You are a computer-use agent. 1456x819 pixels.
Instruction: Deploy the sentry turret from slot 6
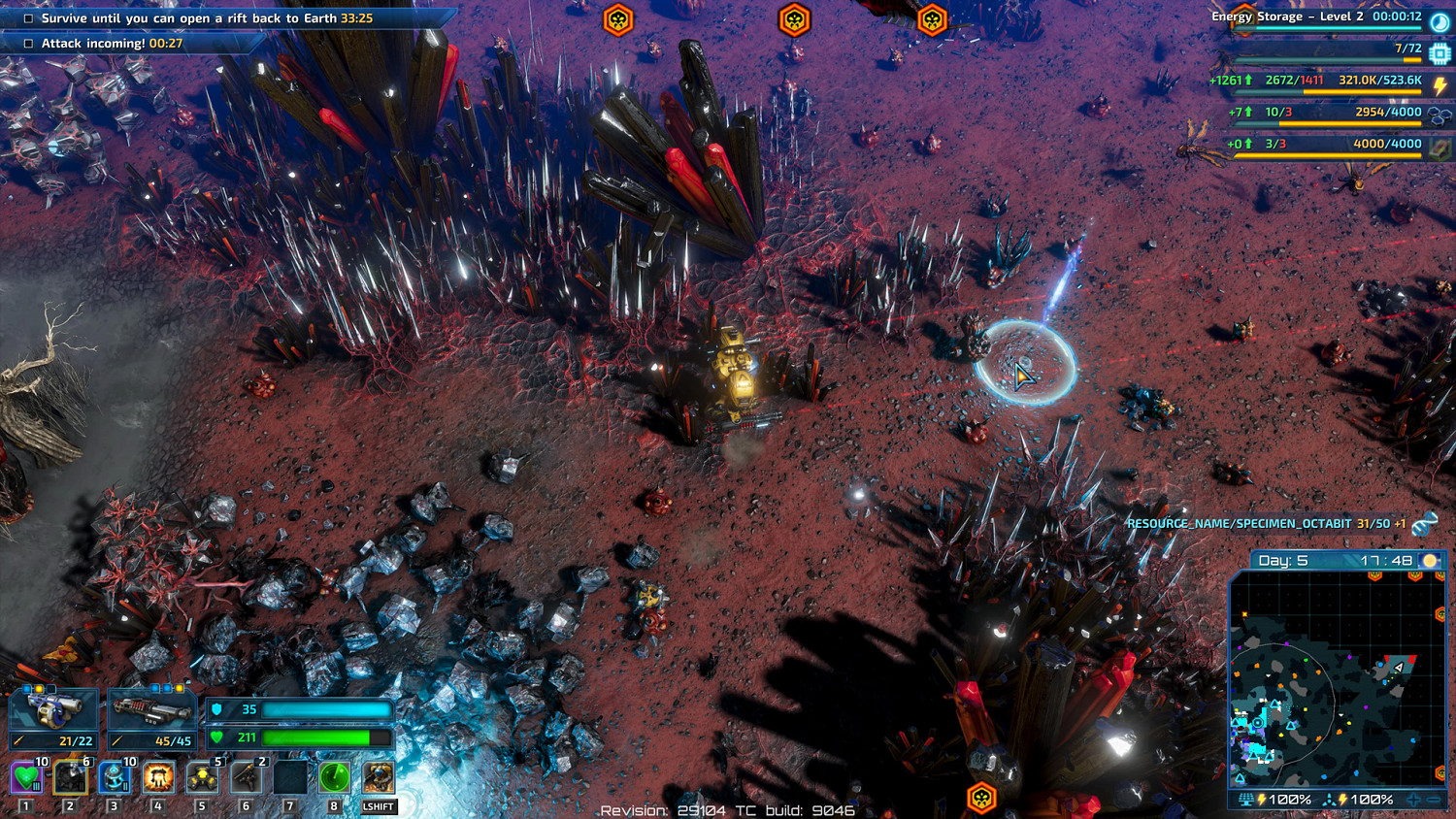pyautogui.click(x=246, y=778)
